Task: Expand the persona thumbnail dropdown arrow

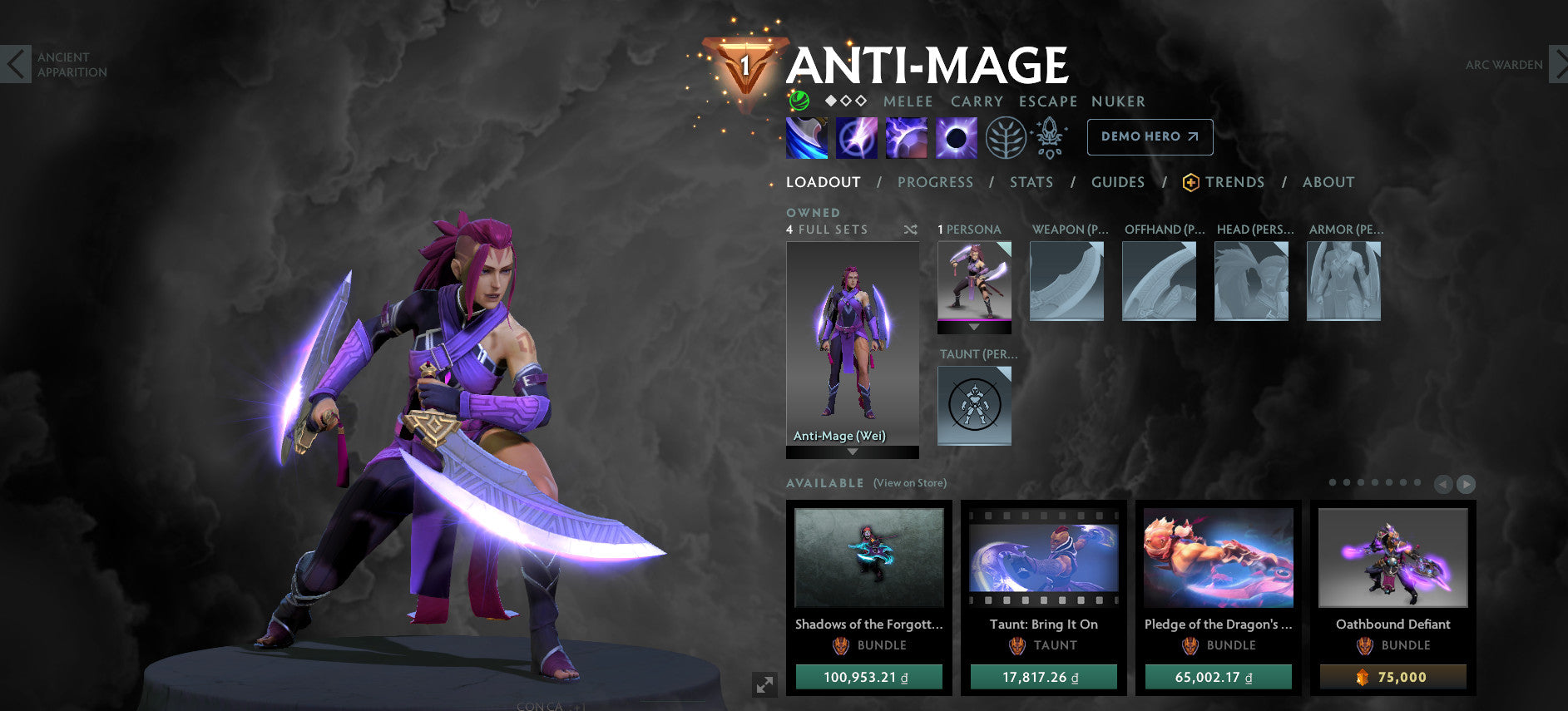Action: (x=974, y=327)
